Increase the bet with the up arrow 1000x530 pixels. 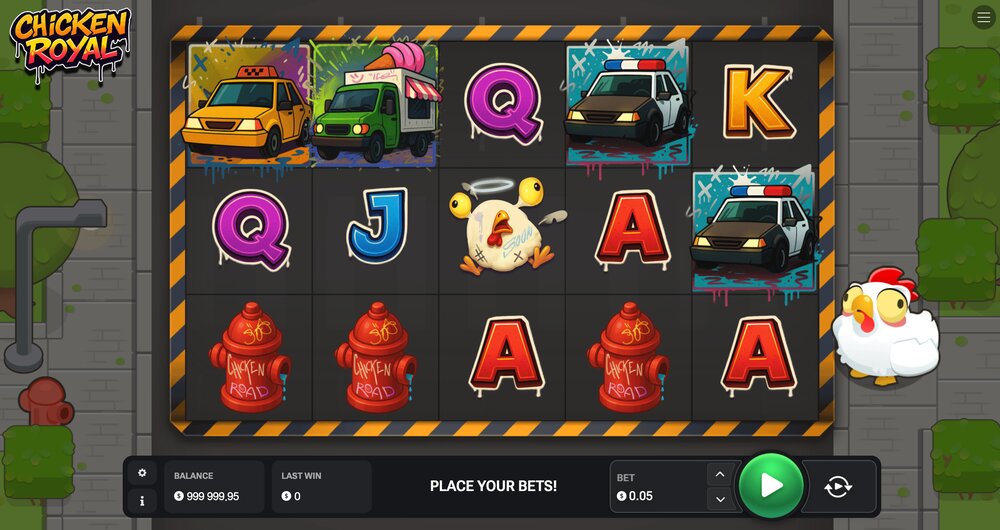719,473
